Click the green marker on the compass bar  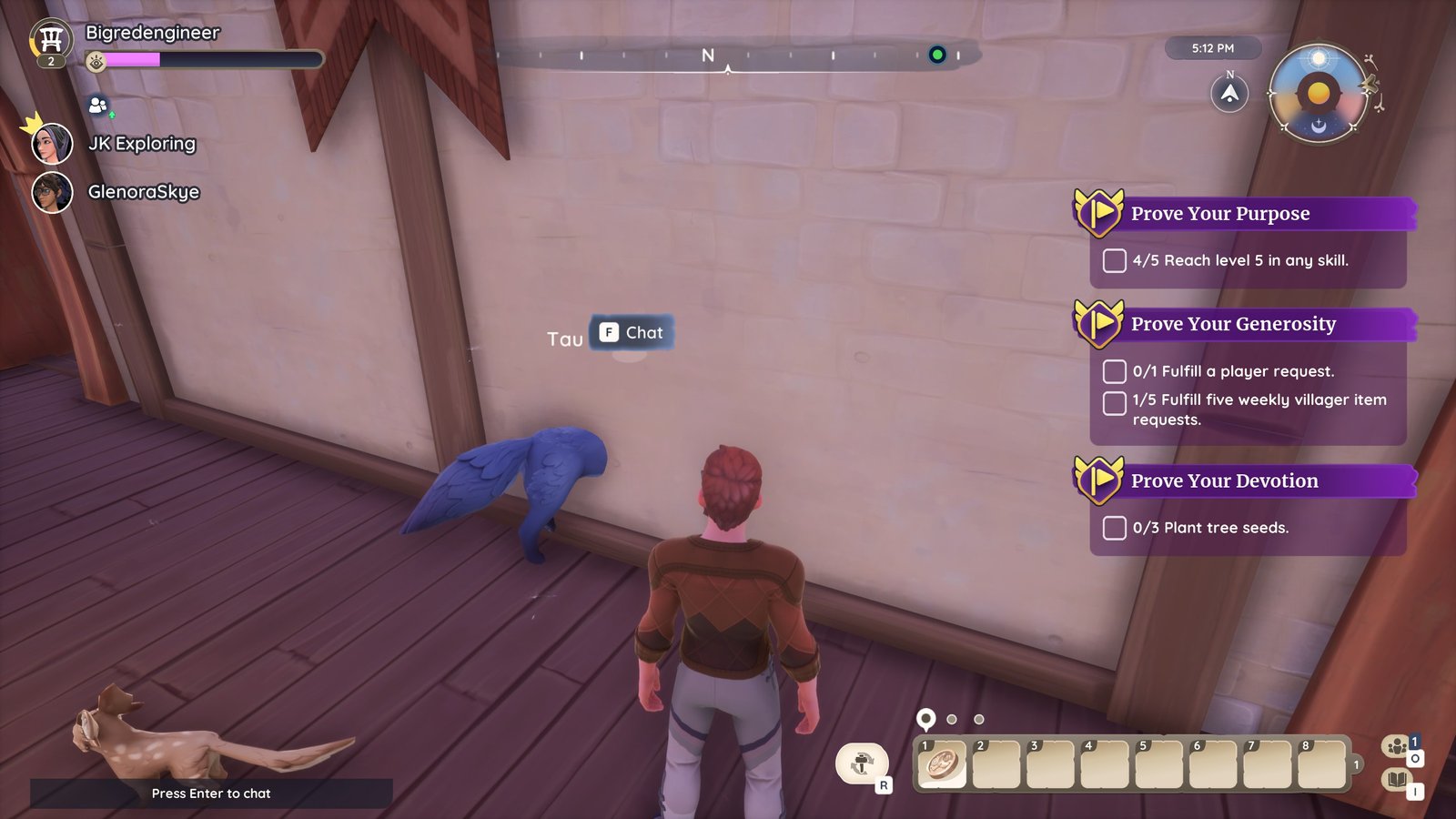point(936,56)
